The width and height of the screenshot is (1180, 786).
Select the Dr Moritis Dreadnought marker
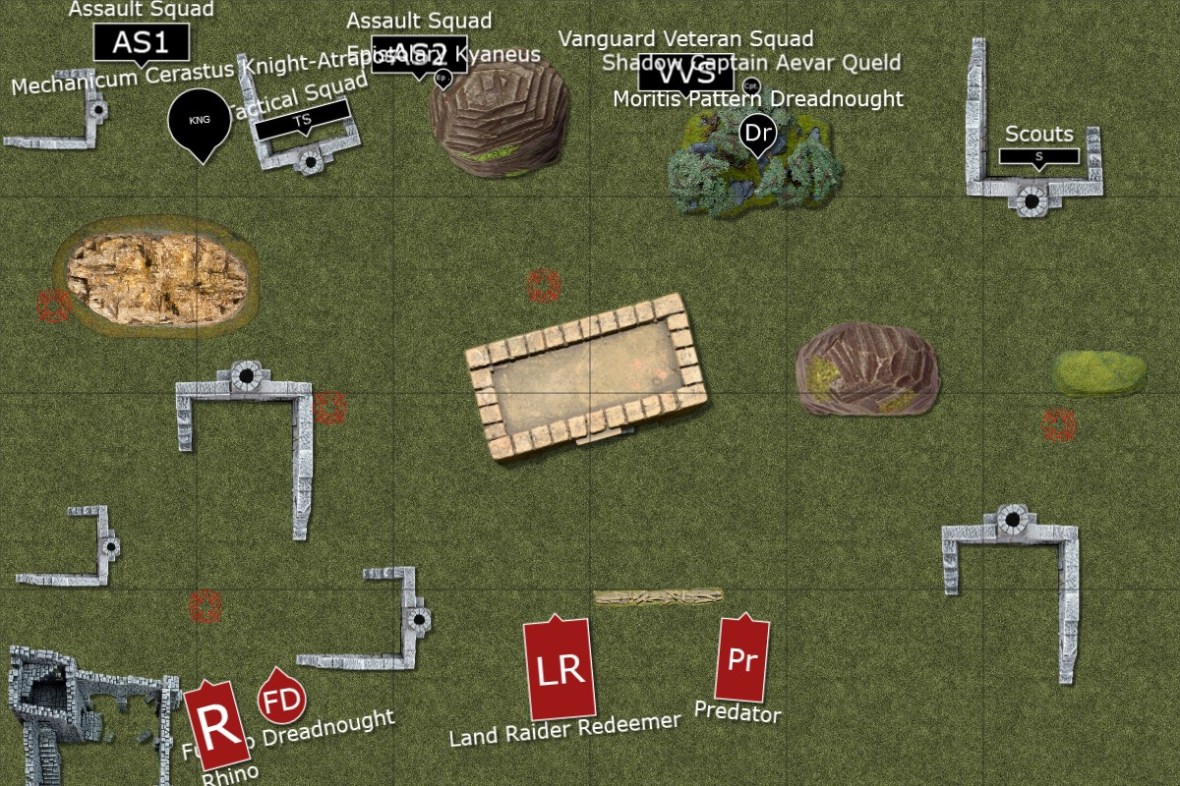pyautogui.click(x=758, y=133)
